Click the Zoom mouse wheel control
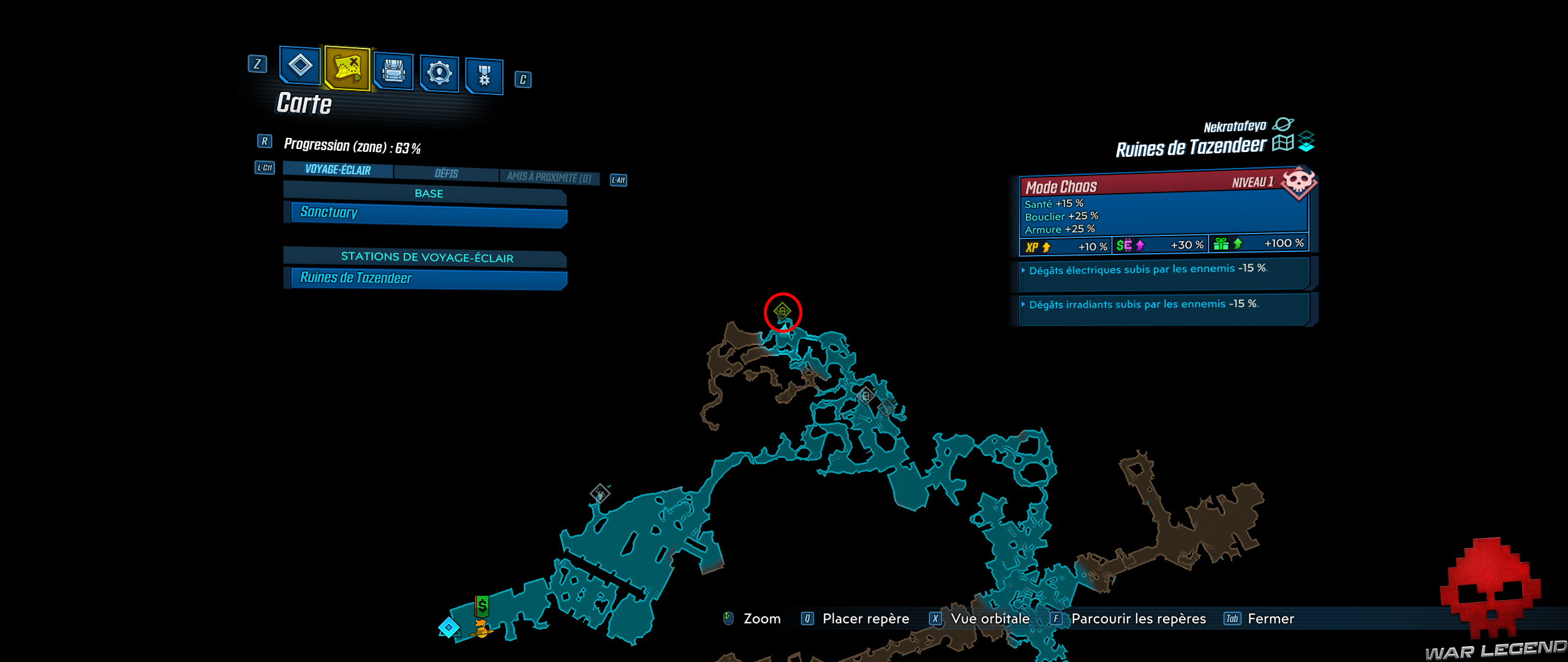Screen dimensions: 1568x662 728,618
